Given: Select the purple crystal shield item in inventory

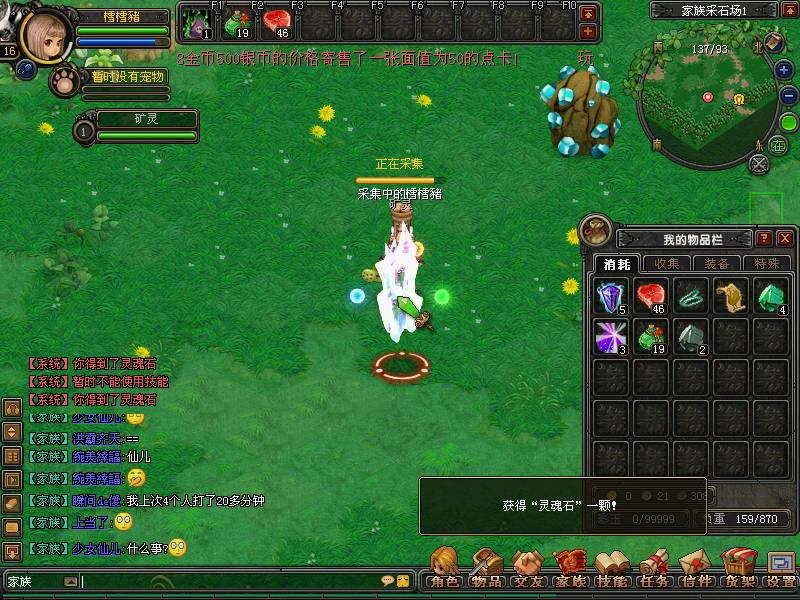Looking at the screenshot, I should point(612,297).
